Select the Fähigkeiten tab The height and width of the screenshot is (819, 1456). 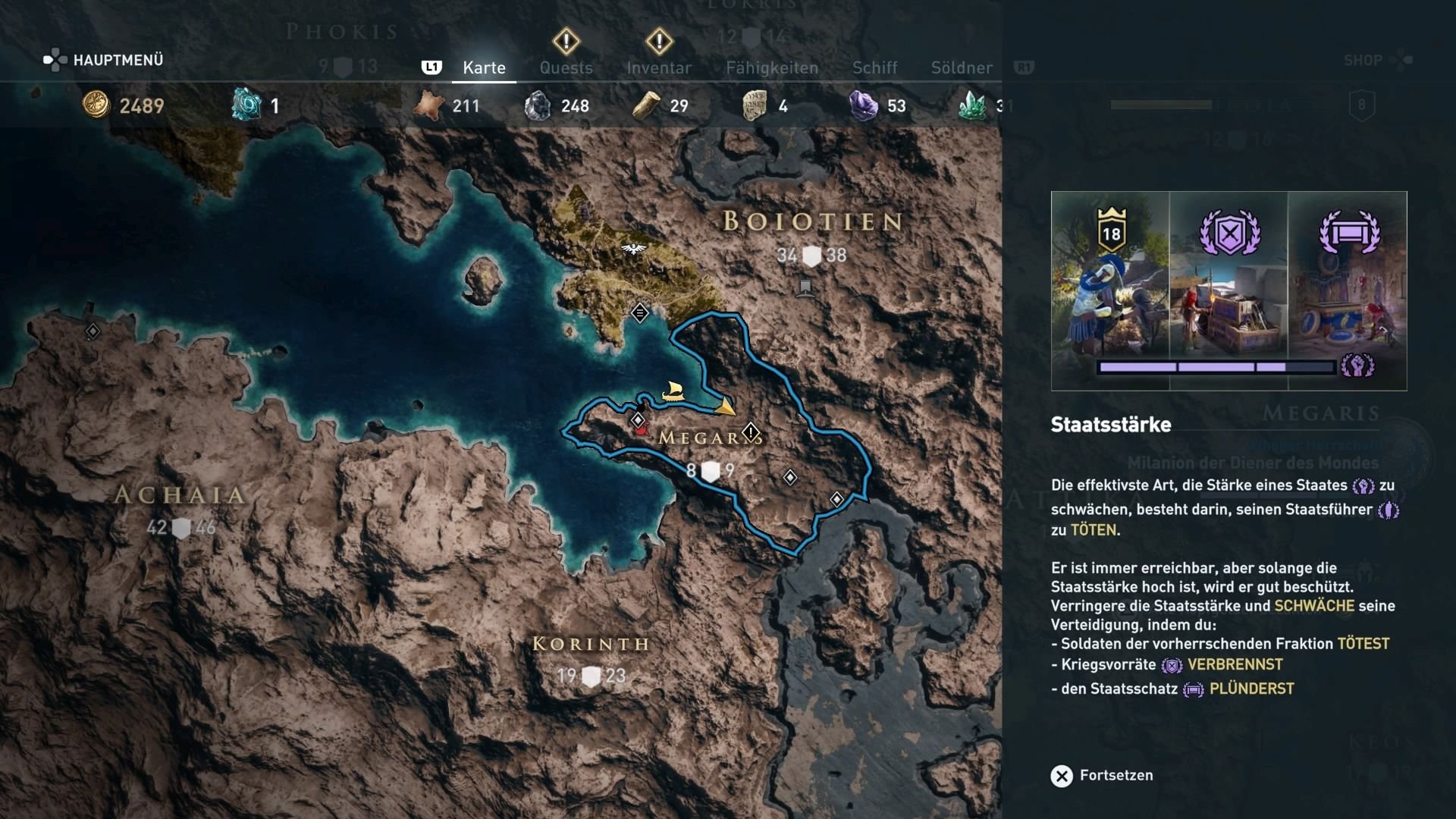pos(772,67)
